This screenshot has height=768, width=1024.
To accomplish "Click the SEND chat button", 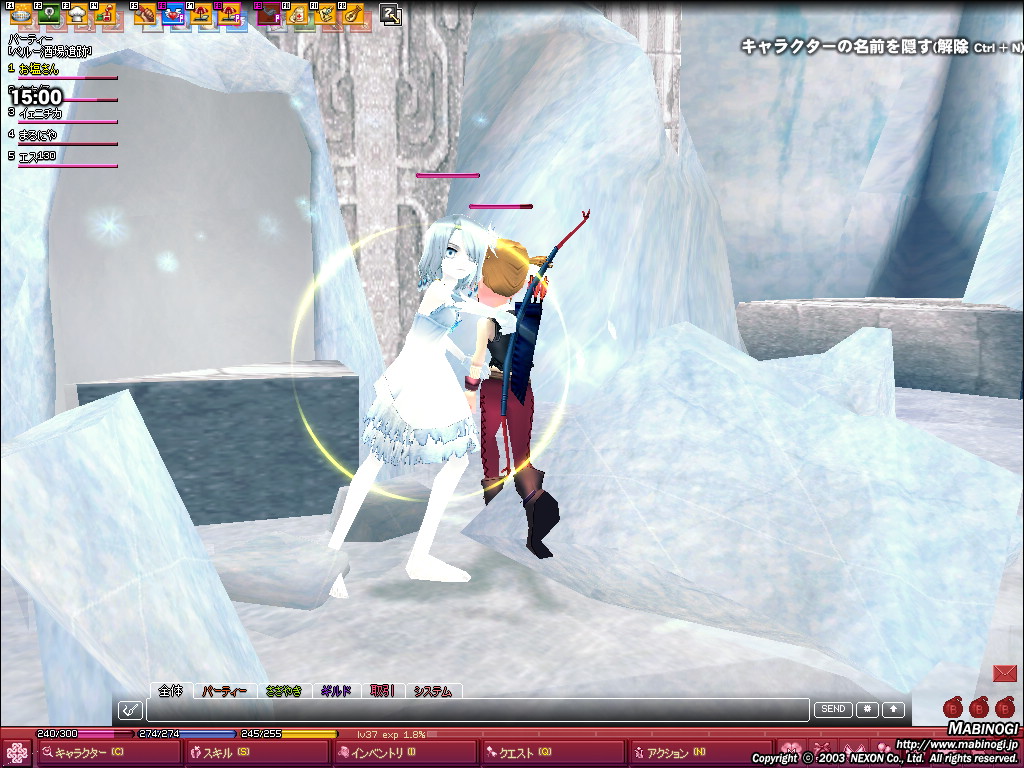I will (x=832, y=709).
